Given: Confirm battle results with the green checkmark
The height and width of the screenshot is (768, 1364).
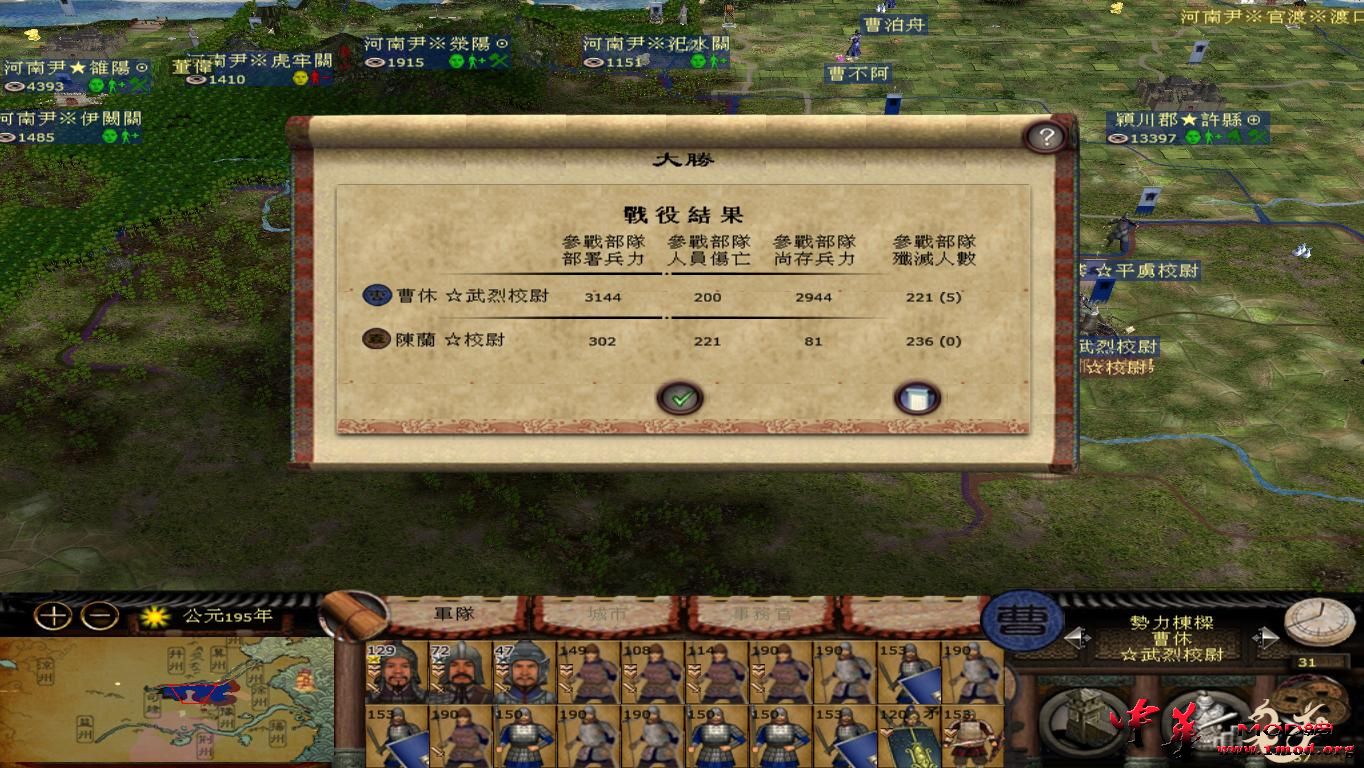Looking at the screenshot, I should point(681,397).
